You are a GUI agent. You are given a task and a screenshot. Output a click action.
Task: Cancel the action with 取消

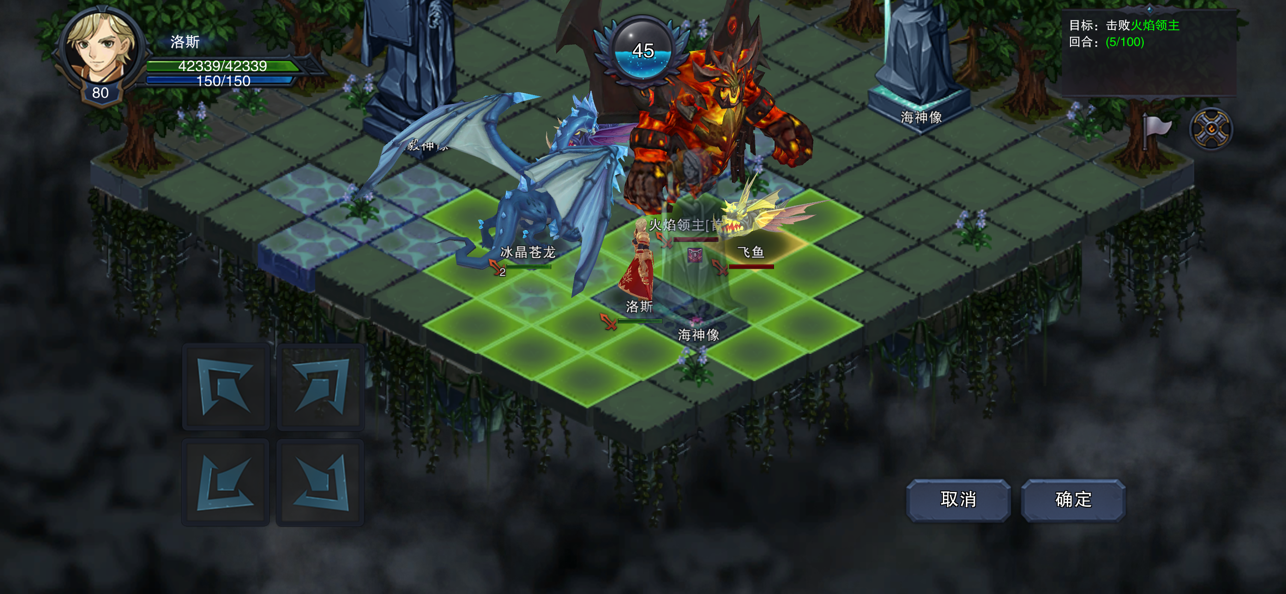tap(958, 500)
